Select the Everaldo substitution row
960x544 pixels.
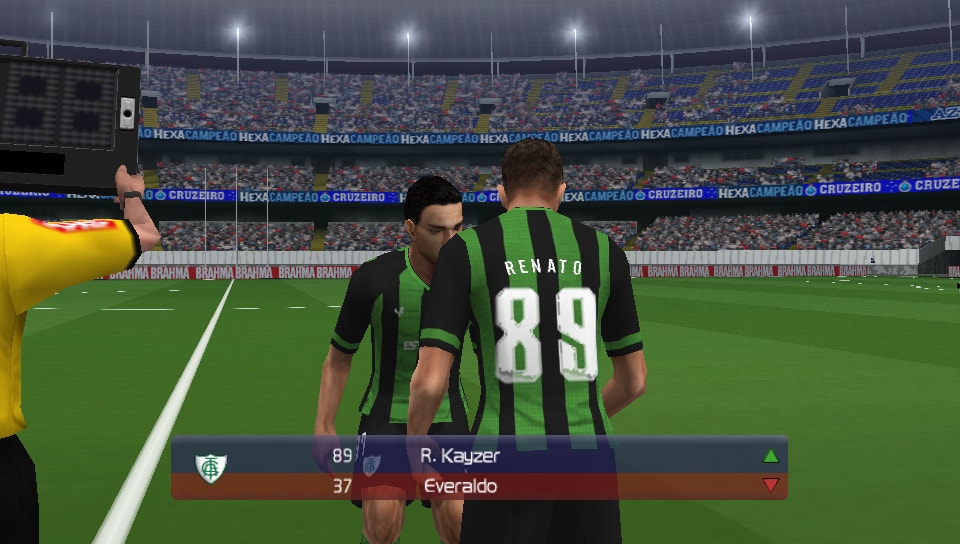[480, 486]
